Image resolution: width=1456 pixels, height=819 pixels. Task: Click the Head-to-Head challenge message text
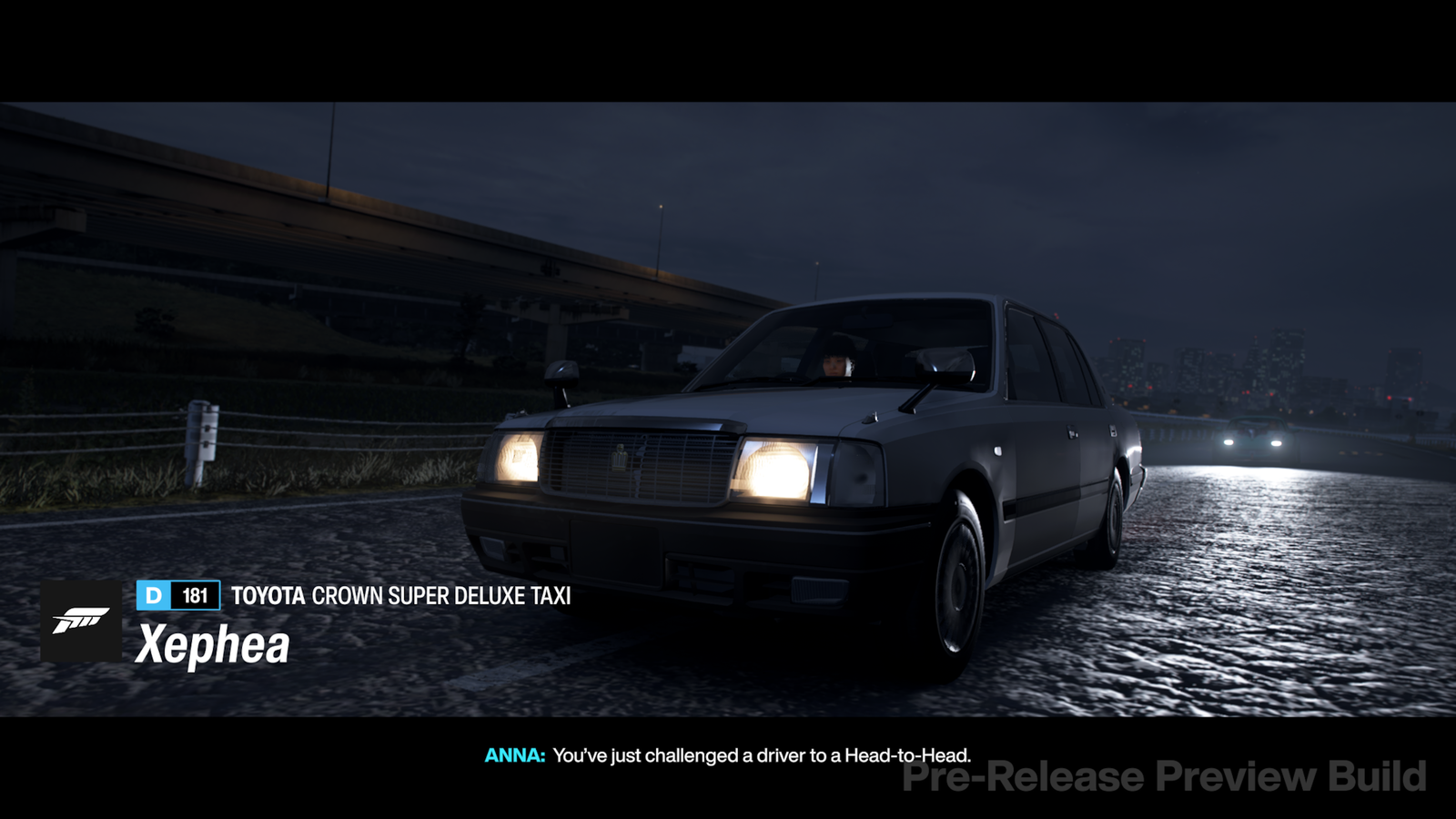(764, 753)
